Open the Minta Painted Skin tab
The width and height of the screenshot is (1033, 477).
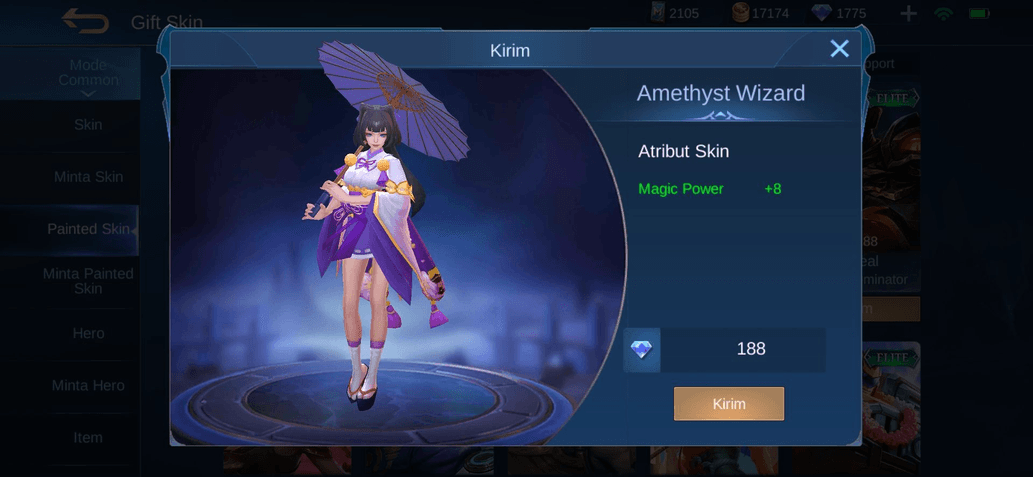click(x=88, y=281)
